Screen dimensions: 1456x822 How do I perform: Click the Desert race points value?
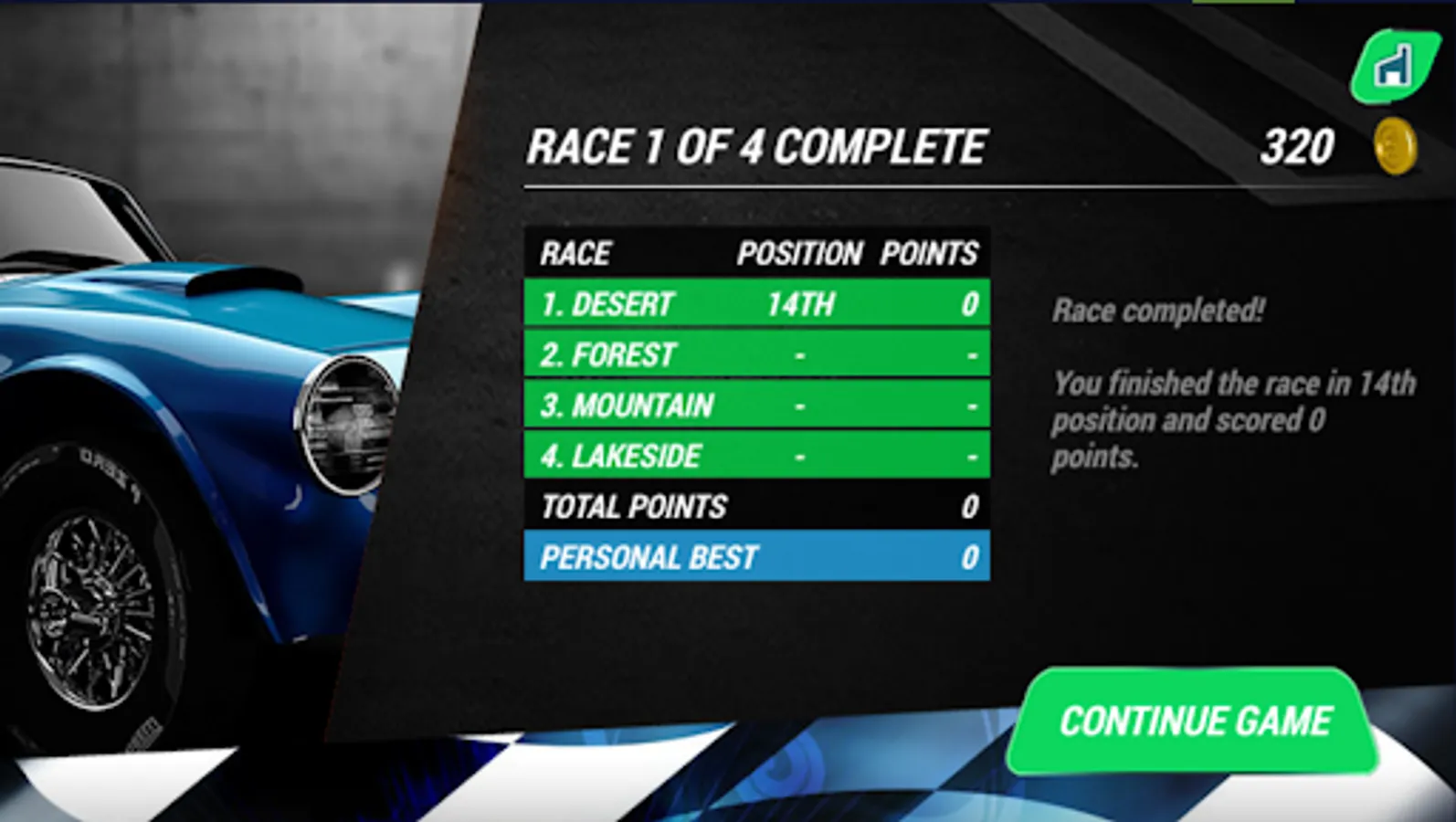[971, 304]
